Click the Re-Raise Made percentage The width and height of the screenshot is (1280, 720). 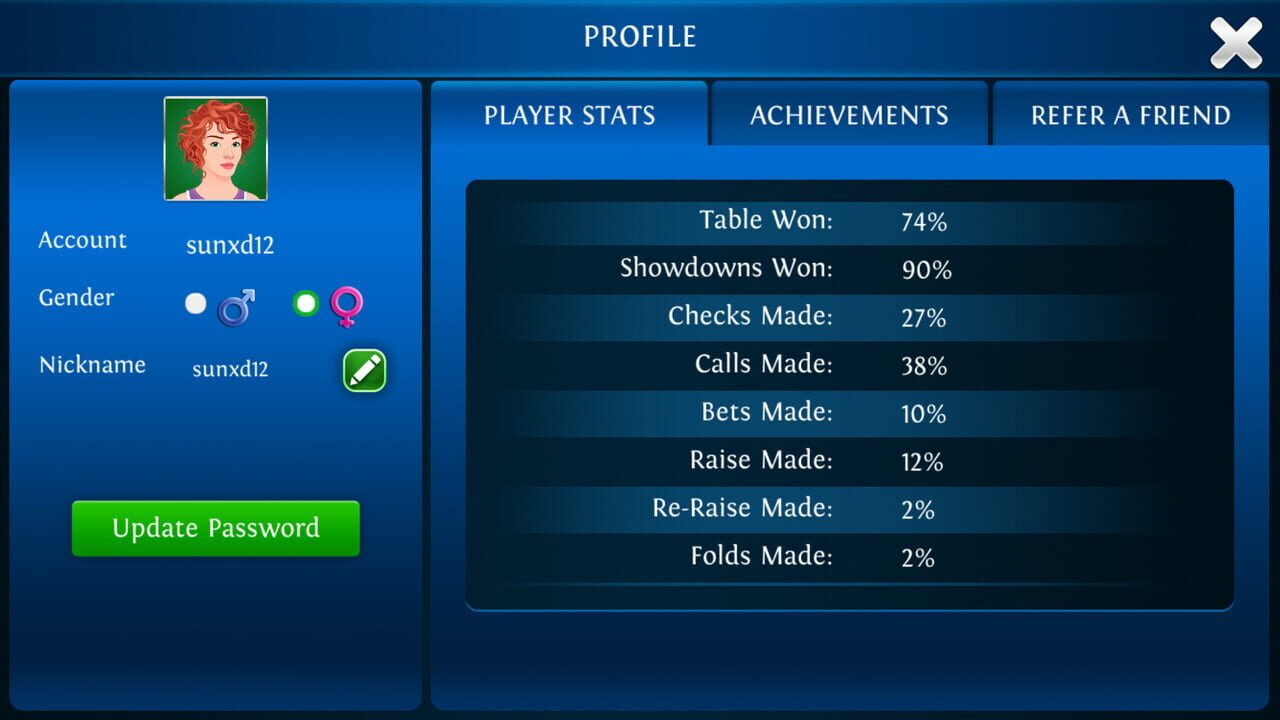click(x=917, y=508)
